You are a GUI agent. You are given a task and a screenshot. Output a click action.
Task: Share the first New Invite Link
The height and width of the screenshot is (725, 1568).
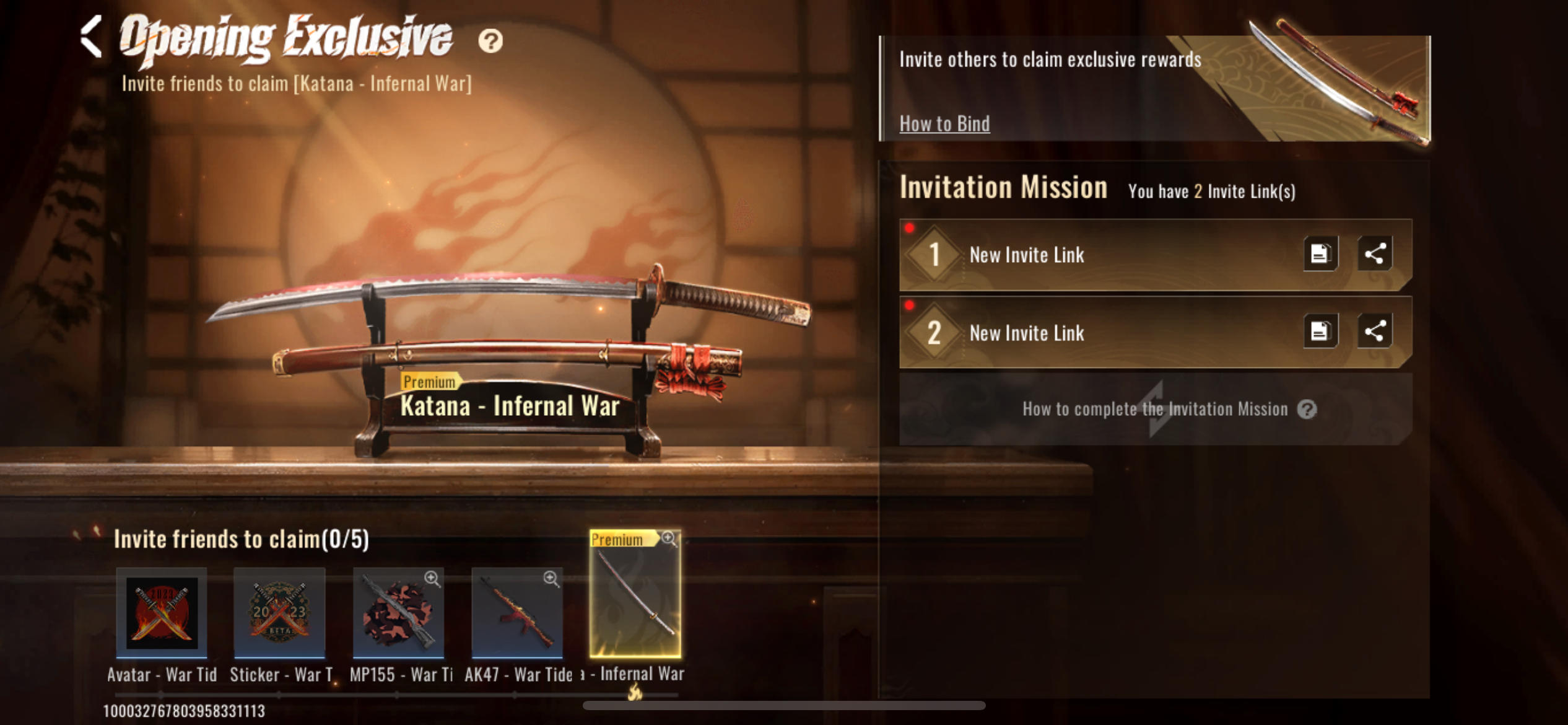coord(1375,253)
